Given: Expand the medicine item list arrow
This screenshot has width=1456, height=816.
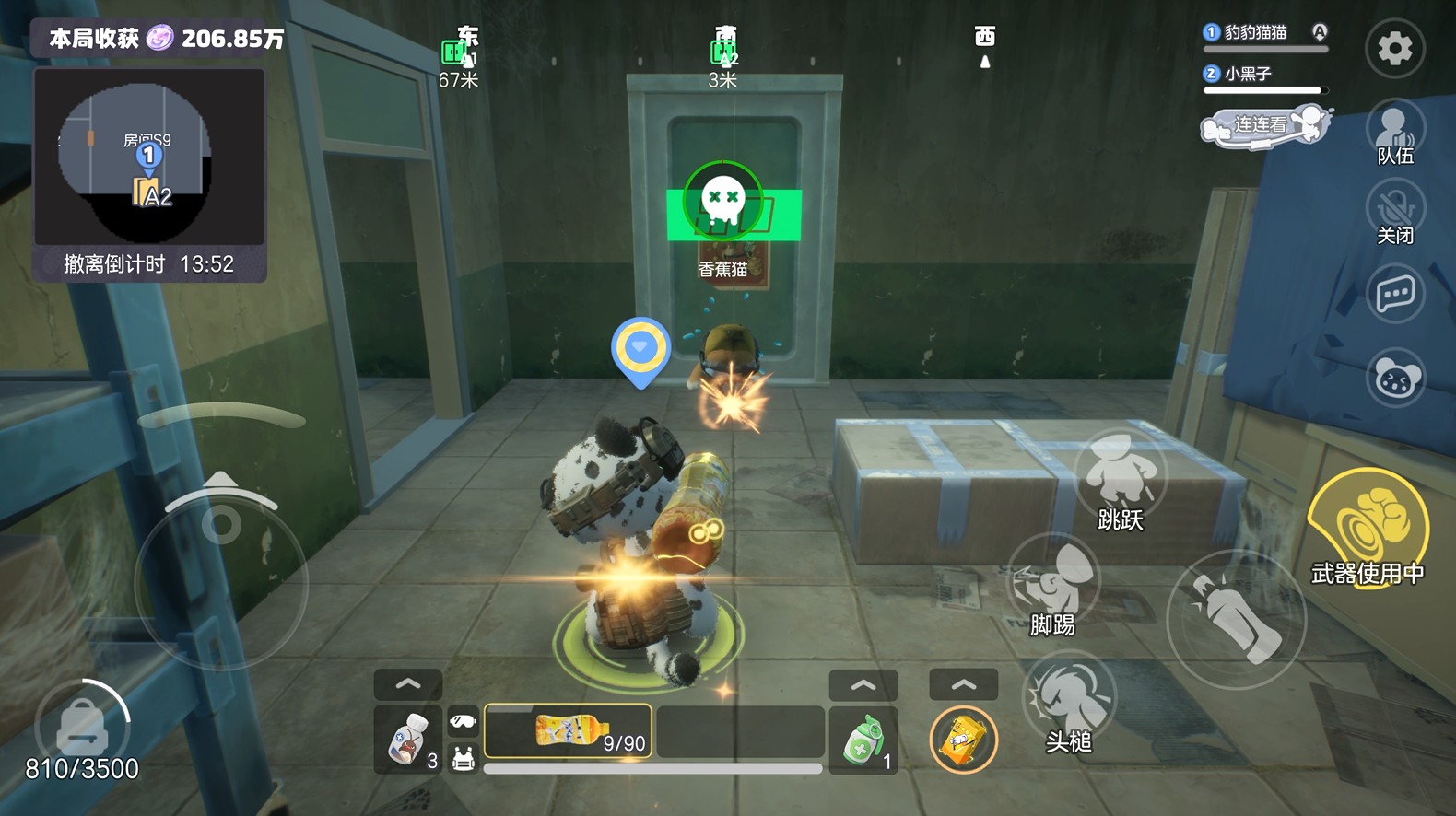Looking at the screenshot, I should pos(407,684).
